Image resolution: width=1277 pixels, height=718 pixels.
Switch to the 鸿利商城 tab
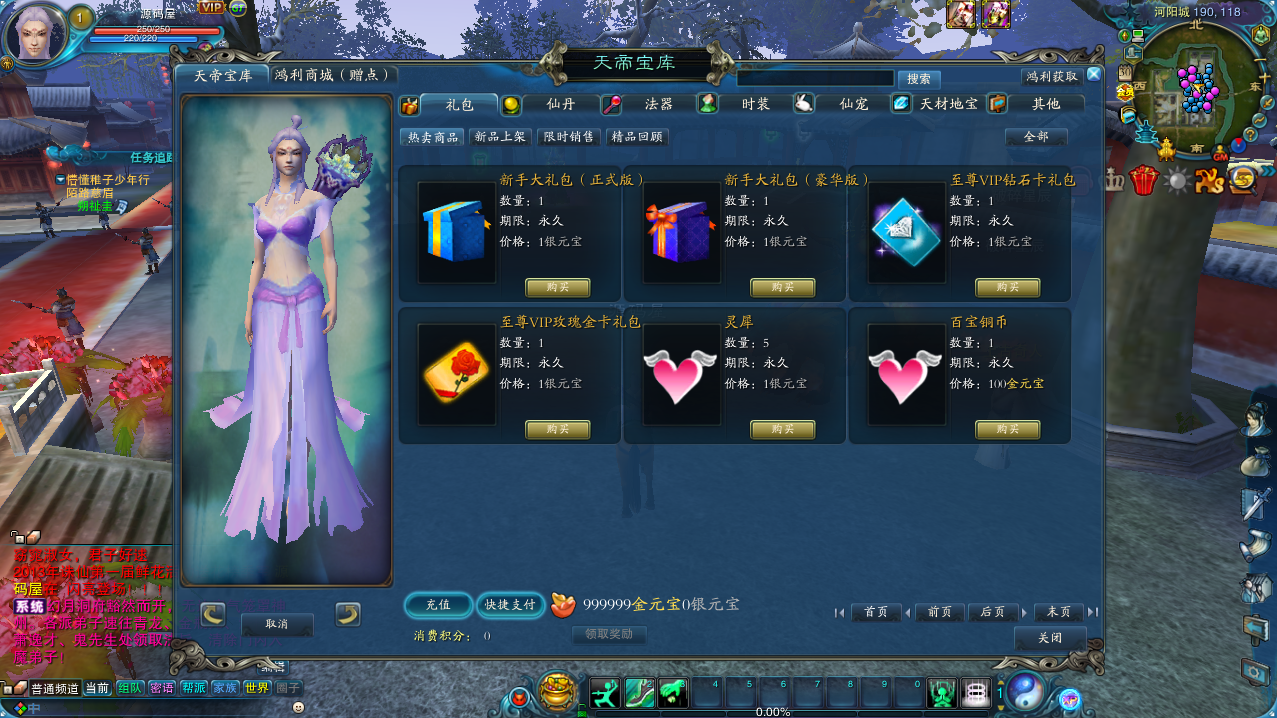click(334, 75)
